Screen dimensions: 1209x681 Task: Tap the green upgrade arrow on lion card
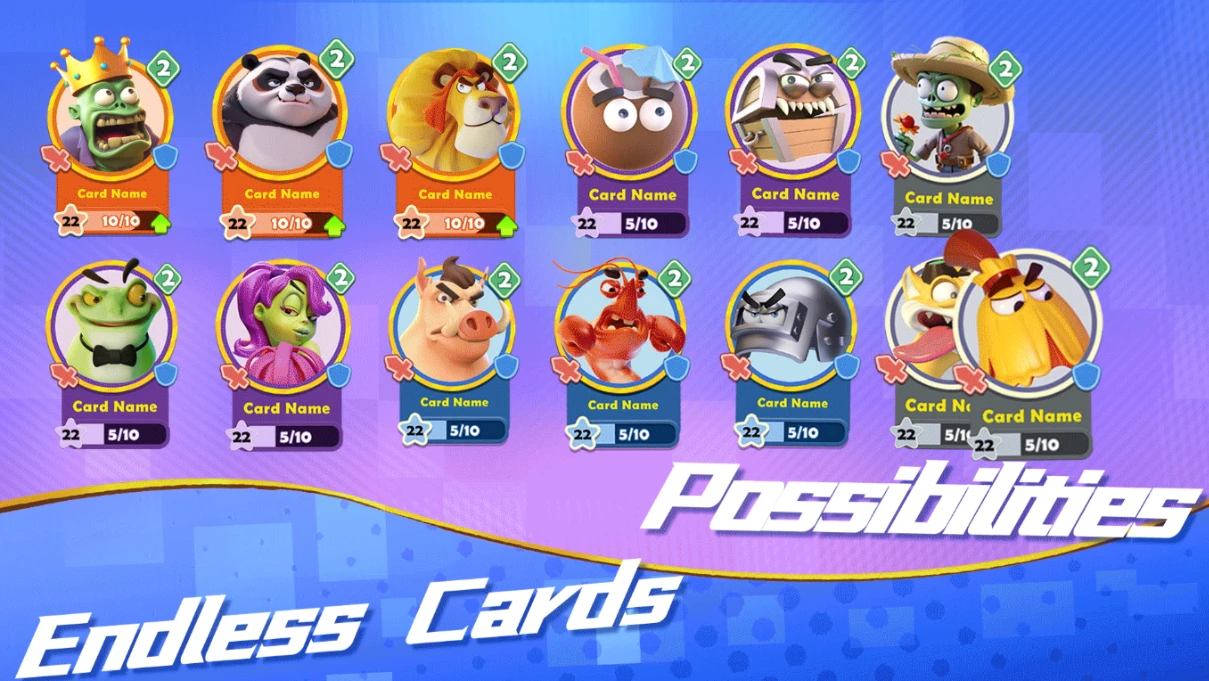tap(507, 224)
